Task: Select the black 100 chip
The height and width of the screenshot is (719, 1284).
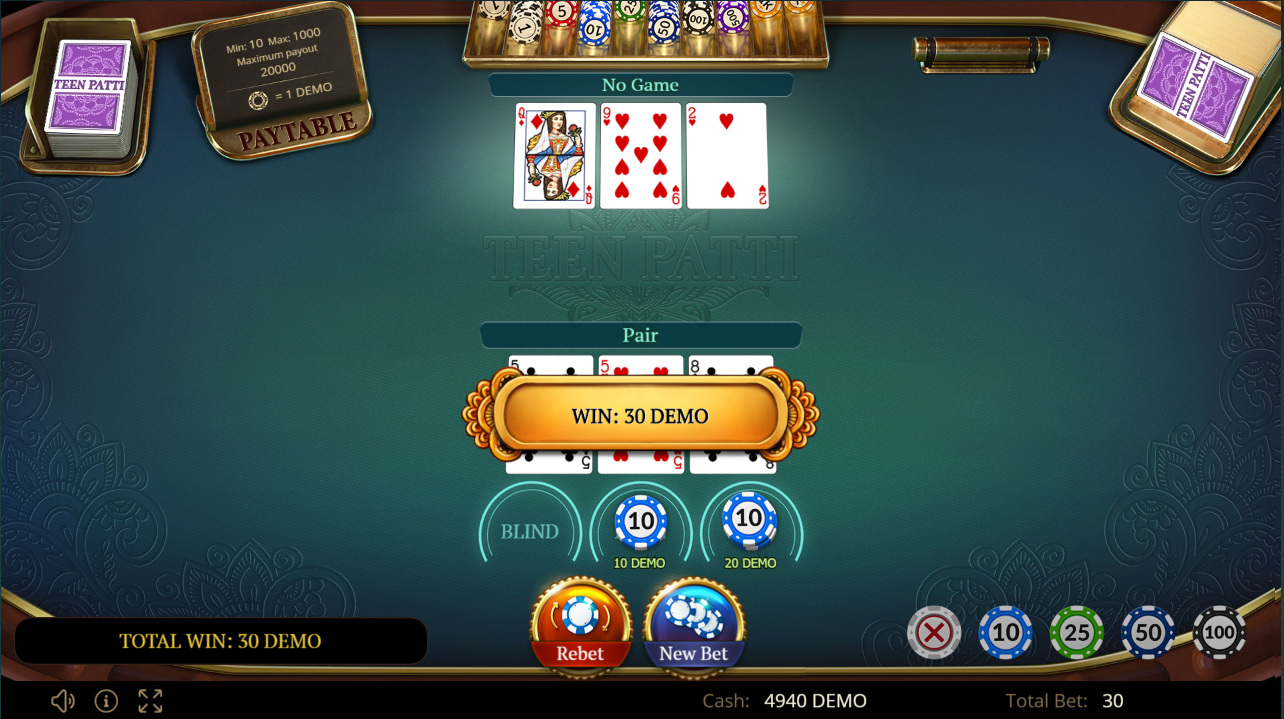Action: pos(1219,632)
